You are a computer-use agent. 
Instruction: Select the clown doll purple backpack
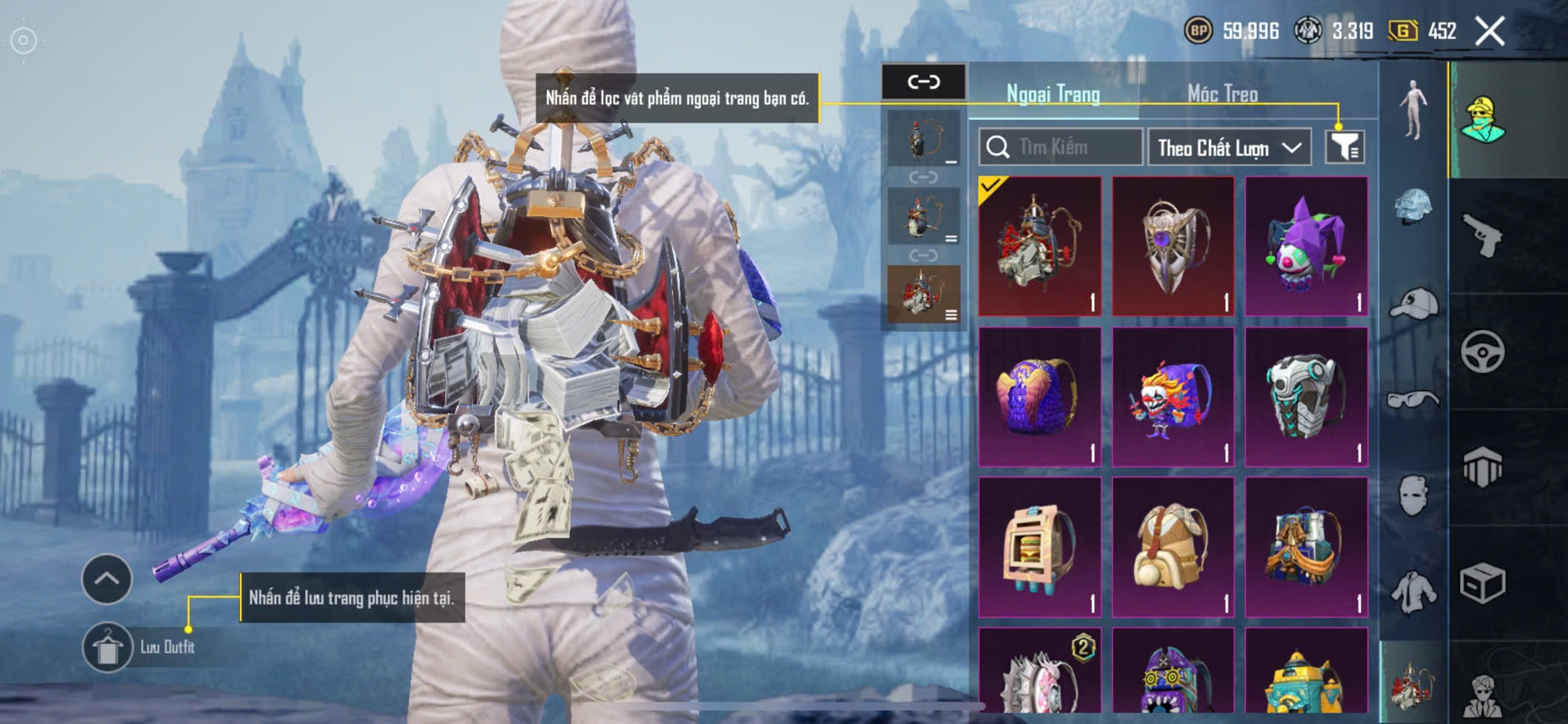pyautogui.click(x=1173, y=397)
